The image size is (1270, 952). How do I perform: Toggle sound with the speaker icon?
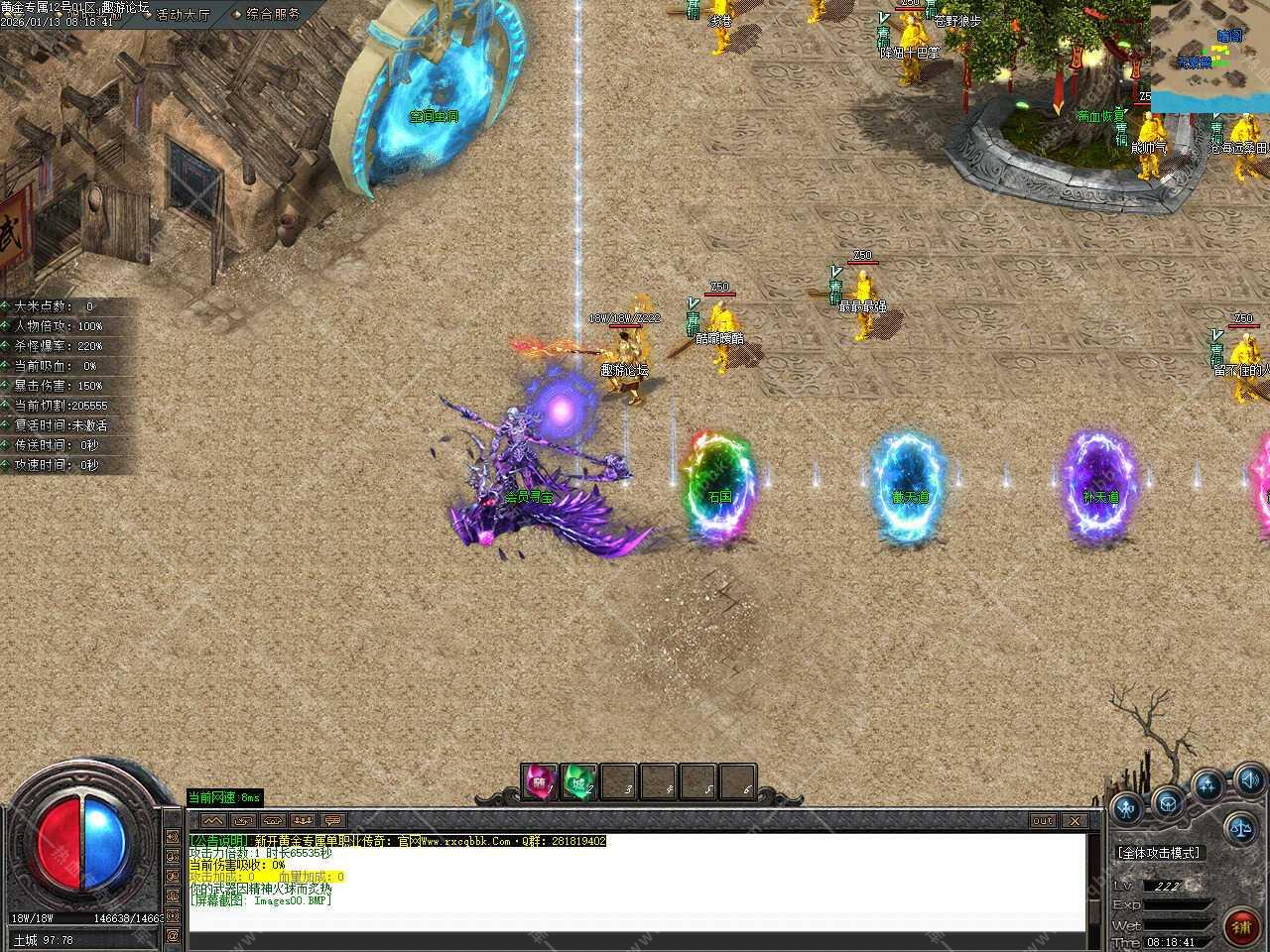pos(1248,778)
